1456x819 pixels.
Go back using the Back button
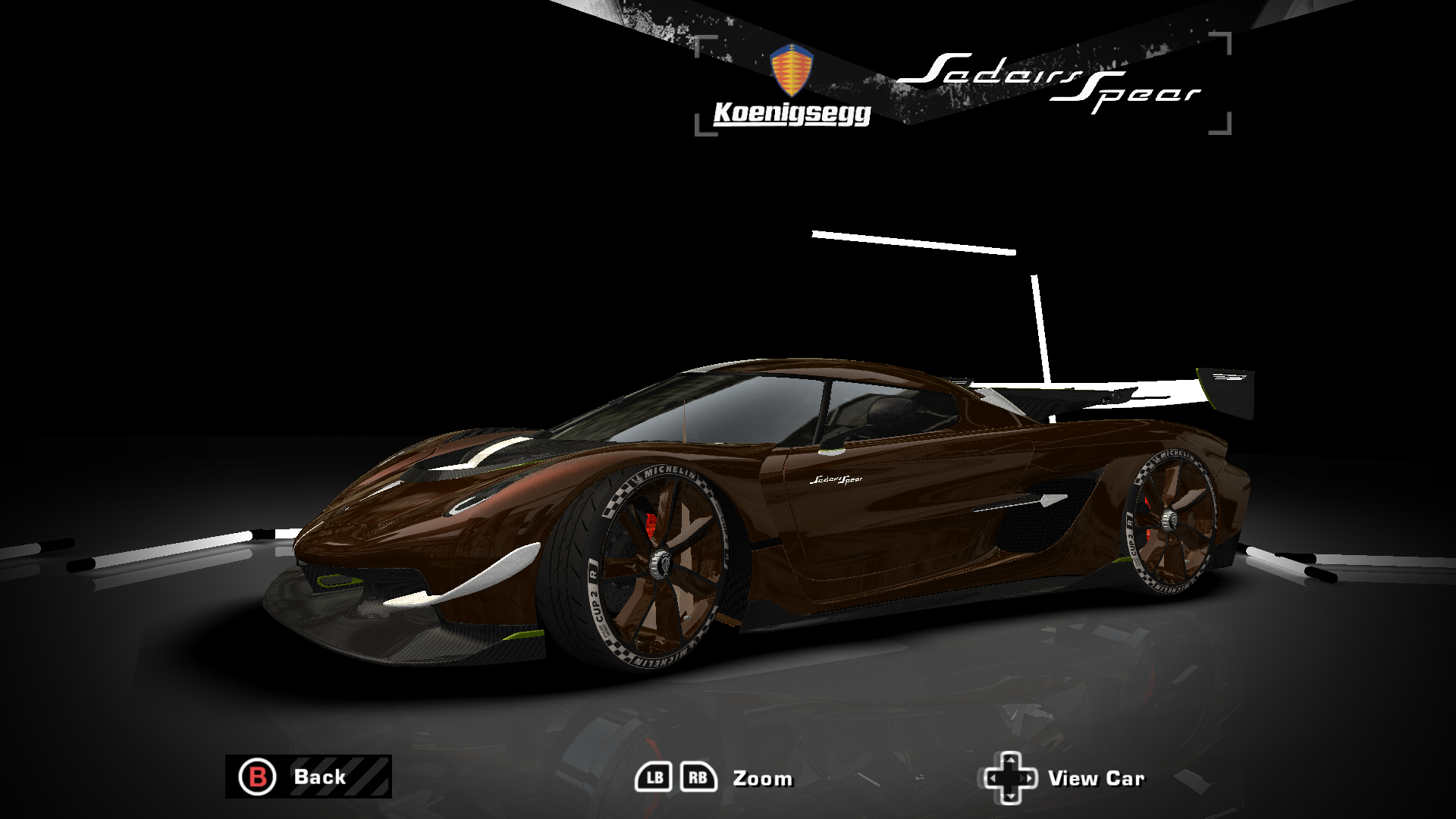point(308,777)
